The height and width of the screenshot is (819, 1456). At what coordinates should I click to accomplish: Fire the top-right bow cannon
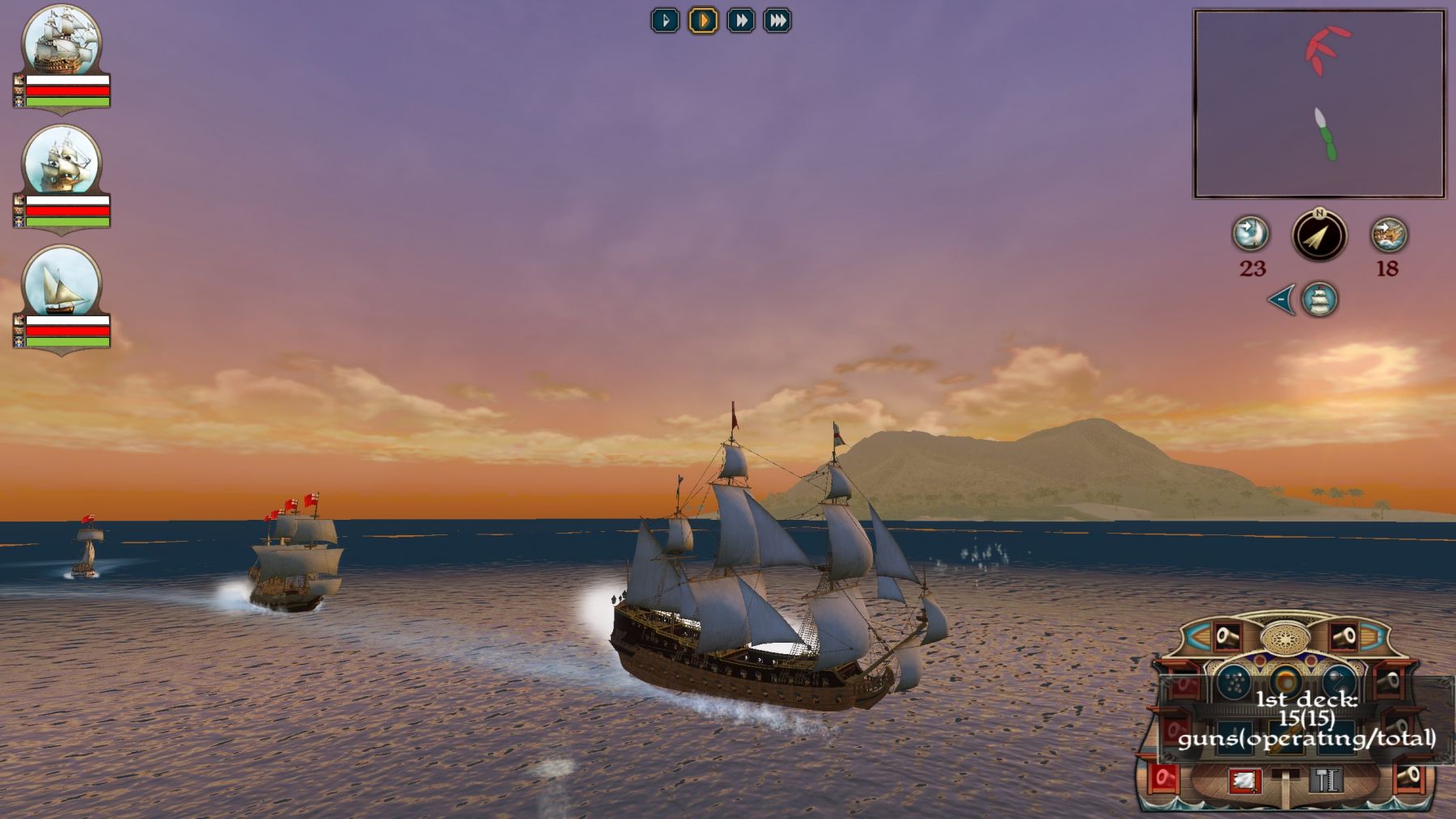[1344, 637]
